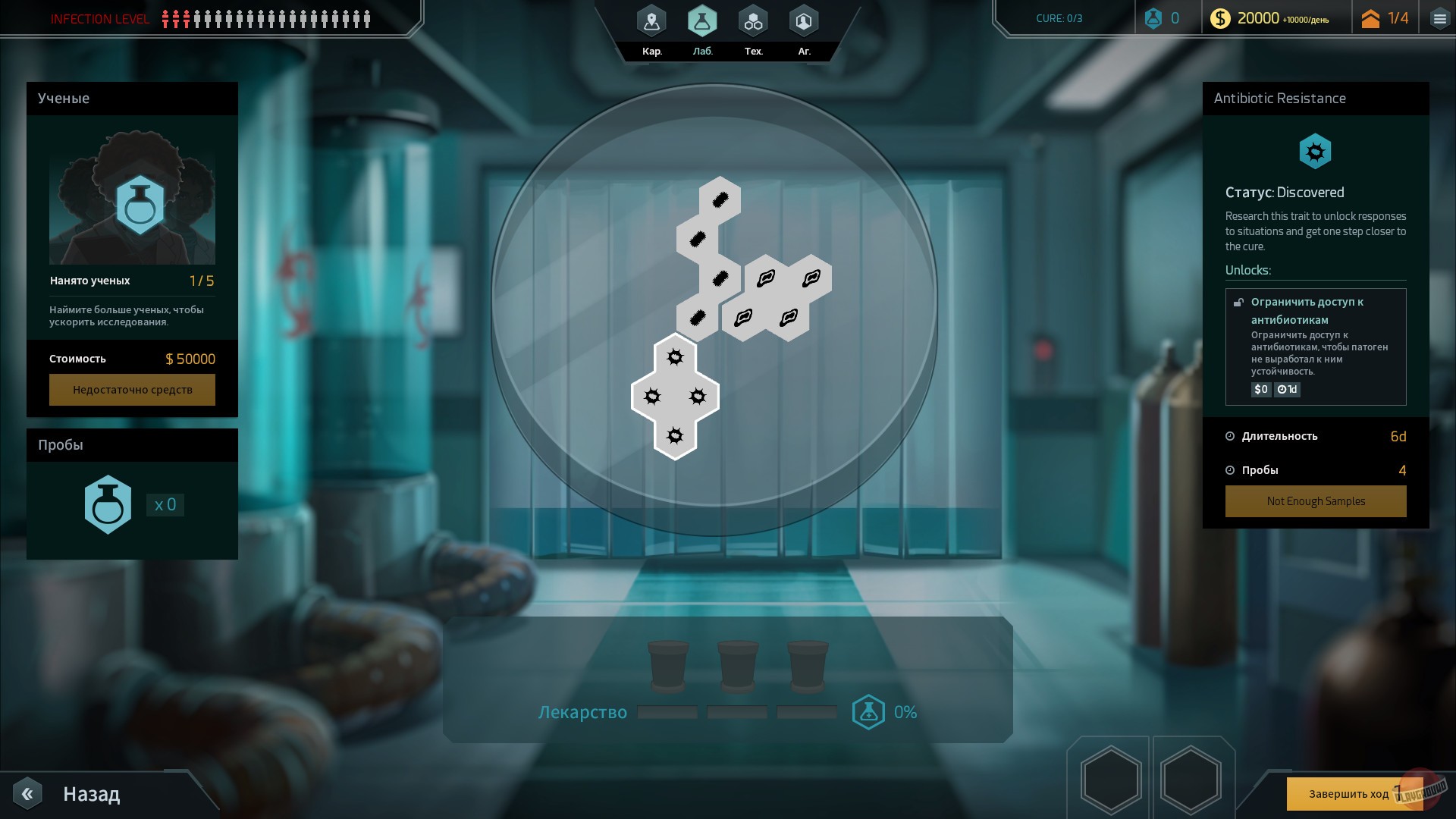Click the yellow dollar coin icon
Screen dimensions: 1456x819
(x=1222, y=17)
